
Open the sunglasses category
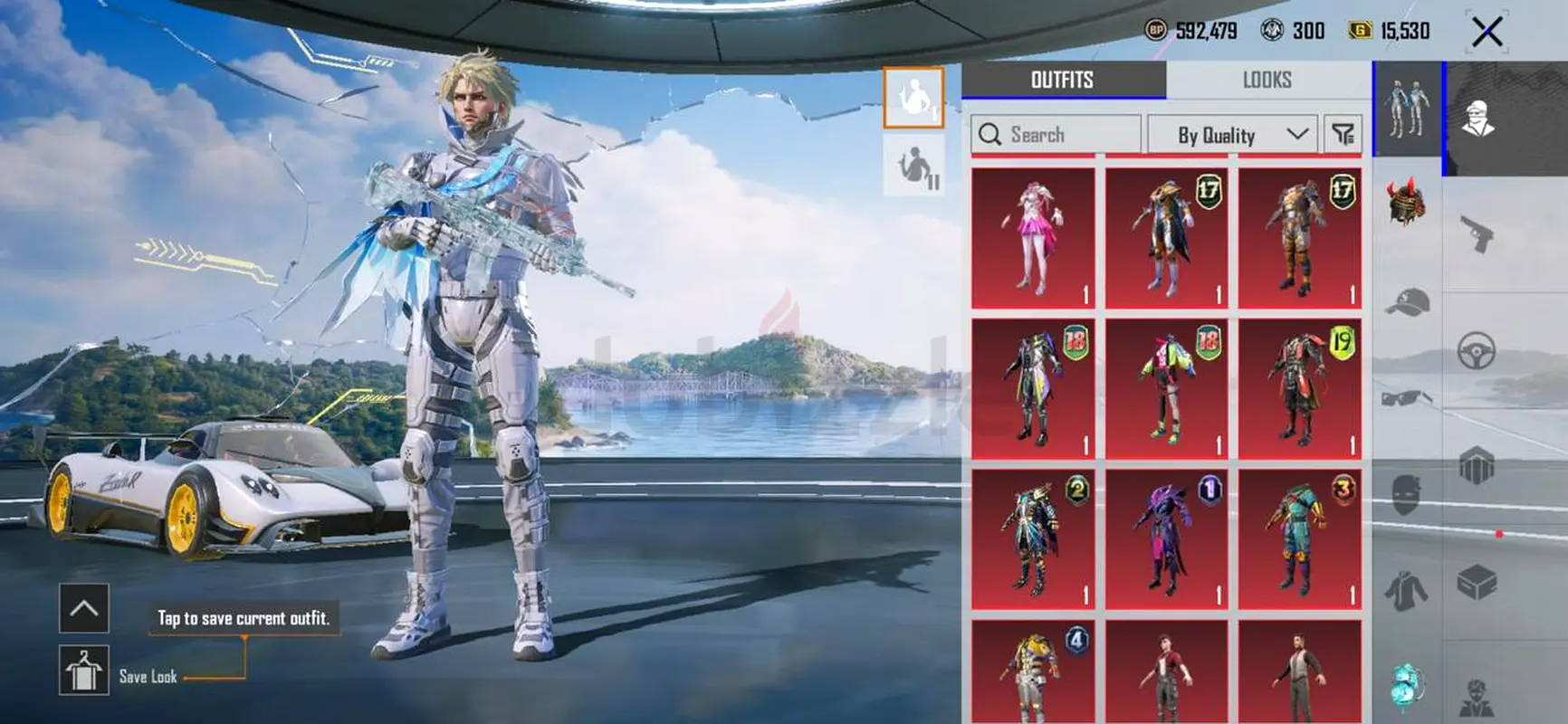coord(1406,397)
